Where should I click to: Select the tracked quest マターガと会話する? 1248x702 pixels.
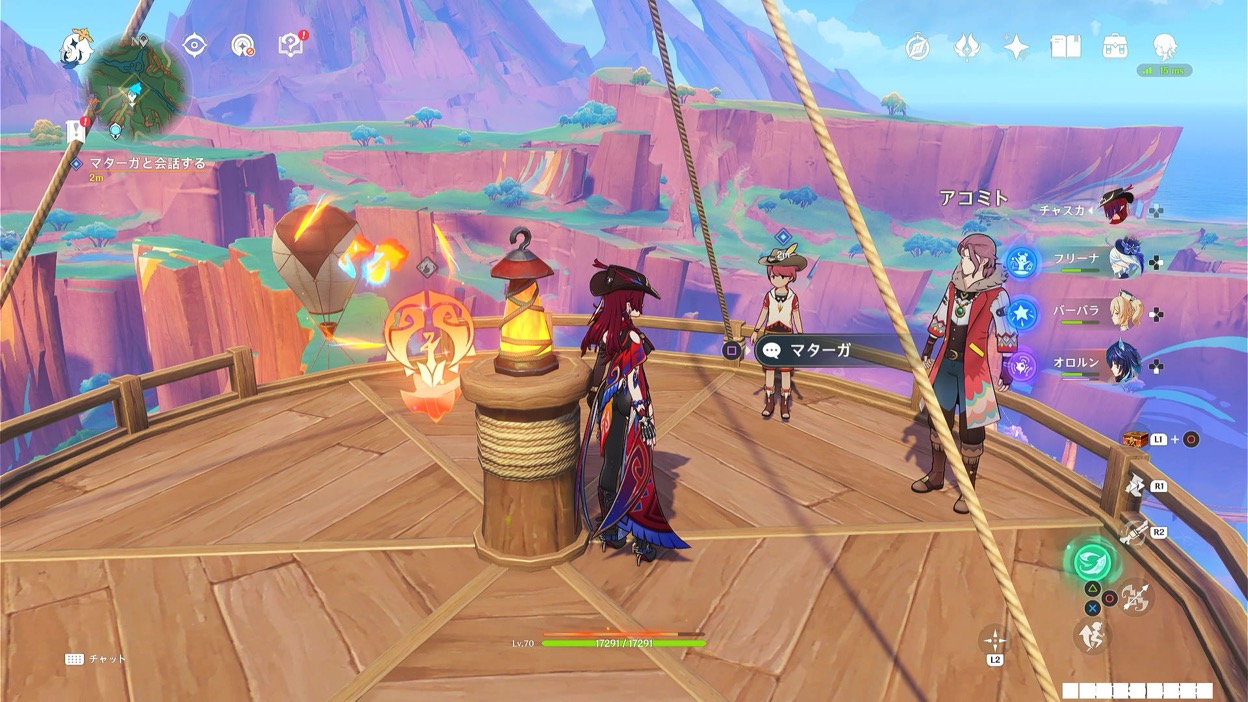tap(145, 163)
